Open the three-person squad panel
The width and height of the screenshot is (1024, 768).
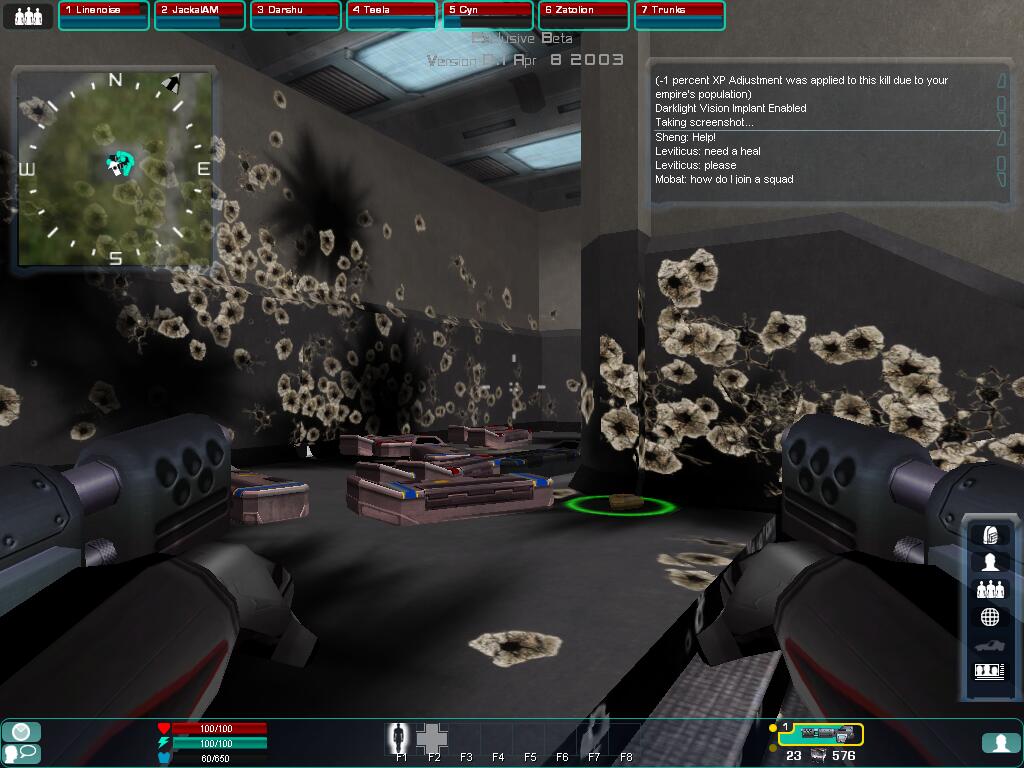990,590
